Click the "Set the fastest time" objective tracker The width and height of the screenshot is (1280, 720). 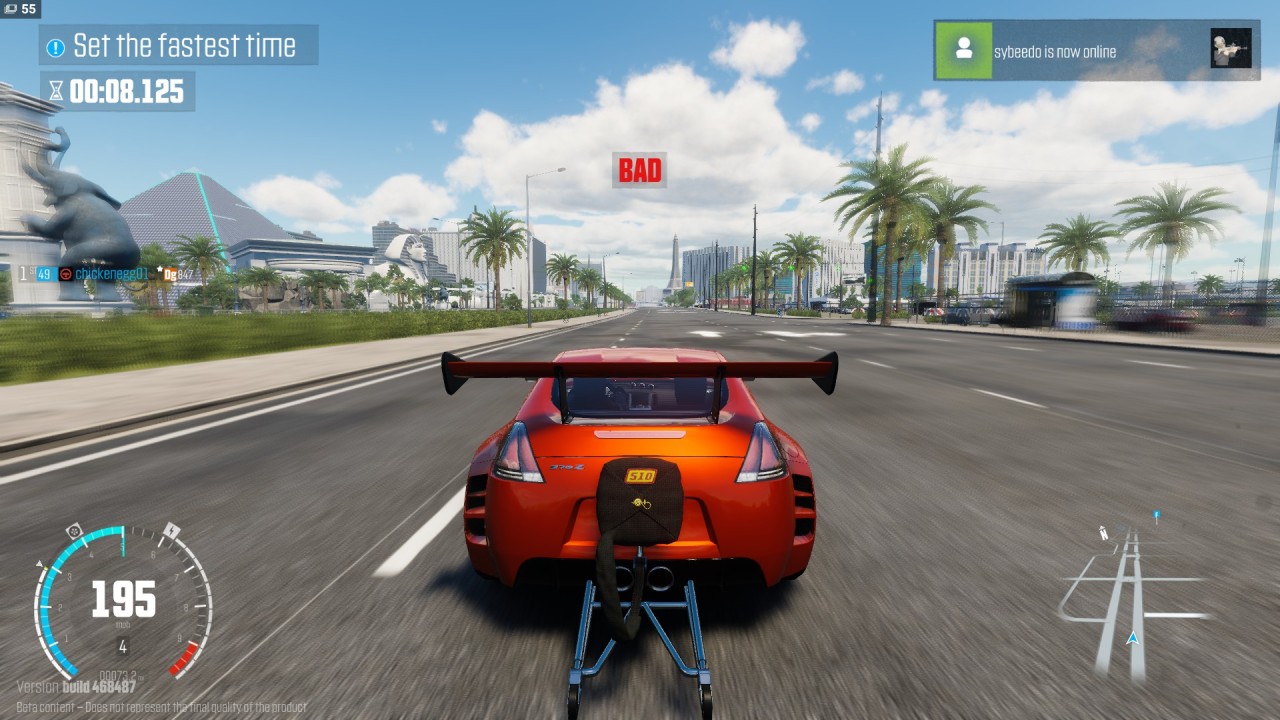pyautogui.click(x=180, y=46)
